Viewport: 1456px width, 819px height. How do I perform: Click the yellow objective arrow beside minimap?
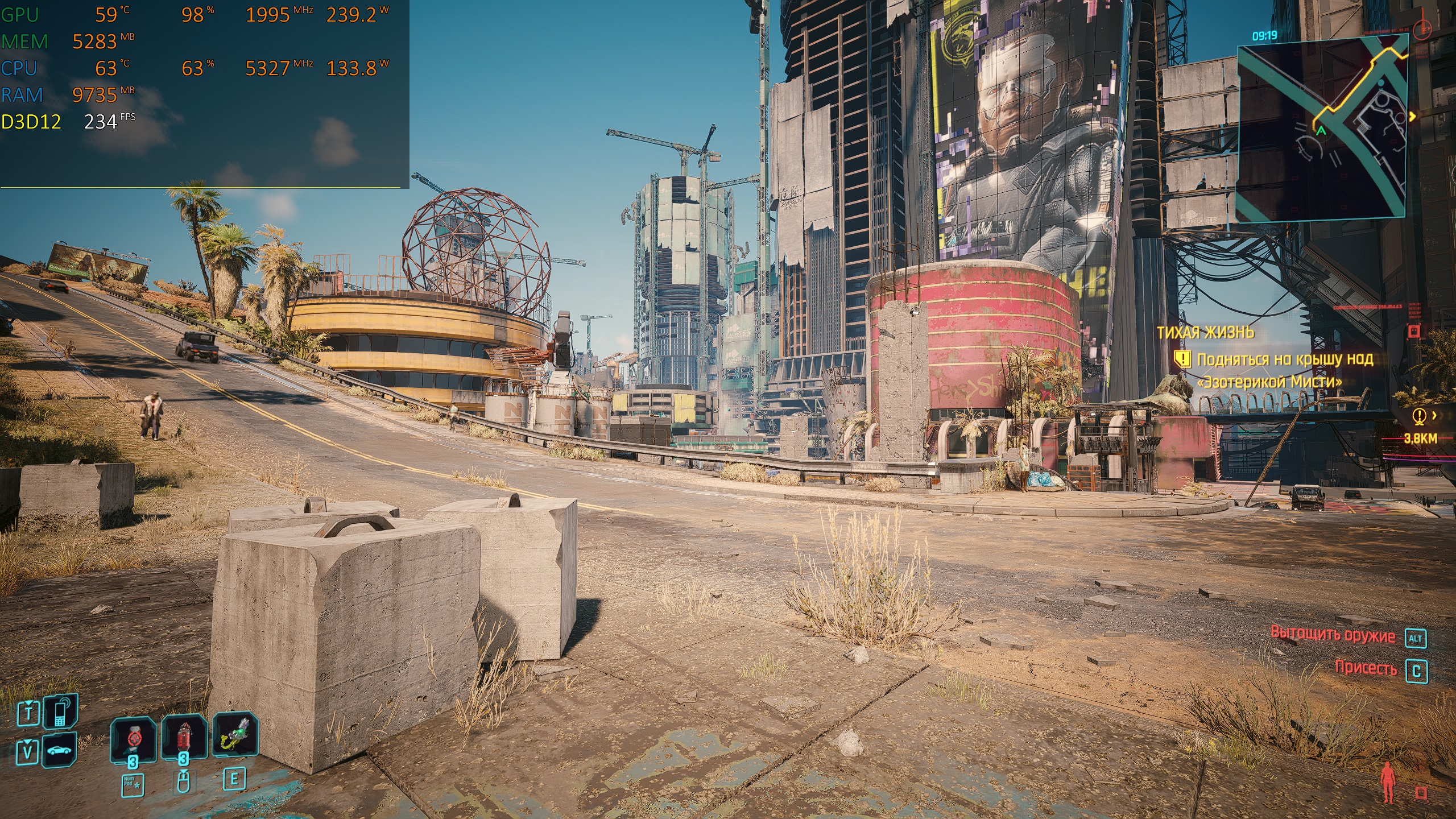[x=1412, y=117]
